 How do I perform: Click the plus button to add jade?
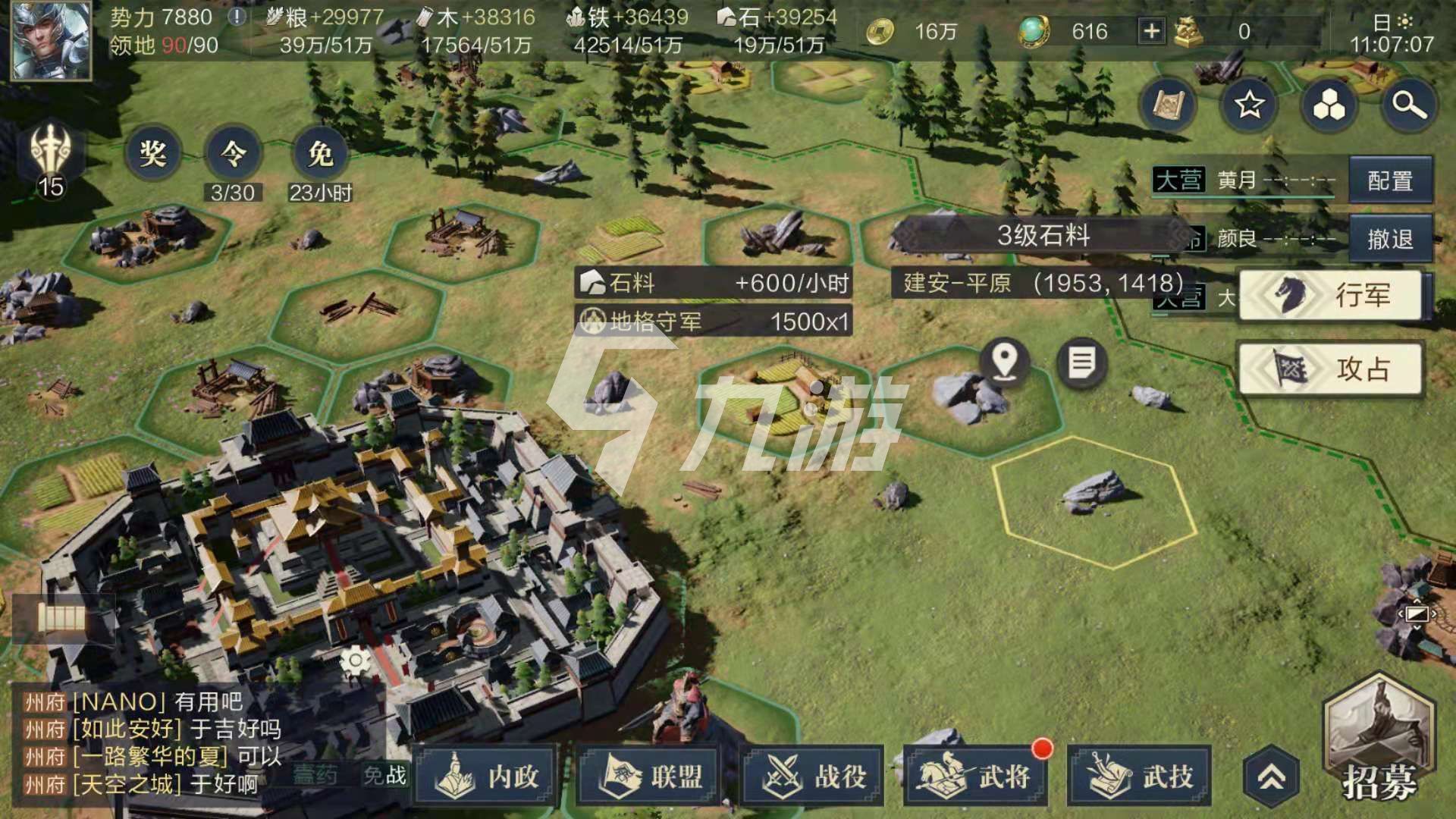[1151, 31]
